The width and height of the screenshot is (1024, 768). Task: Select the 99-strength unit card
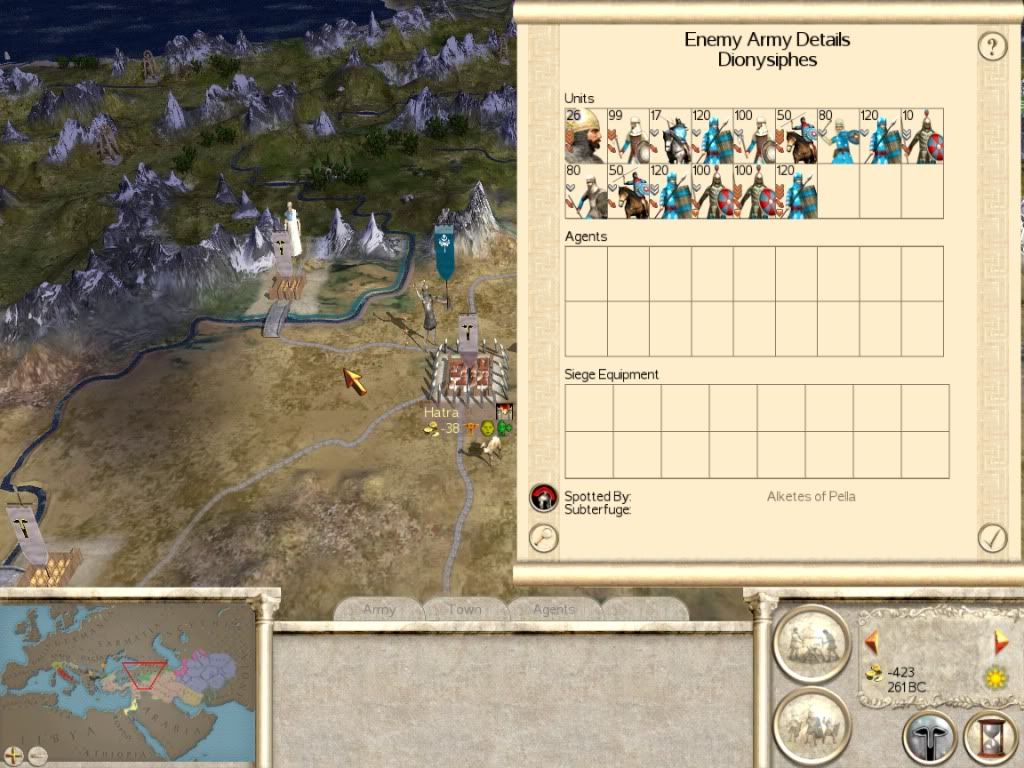pyautogui.click(x=627, y=136)
